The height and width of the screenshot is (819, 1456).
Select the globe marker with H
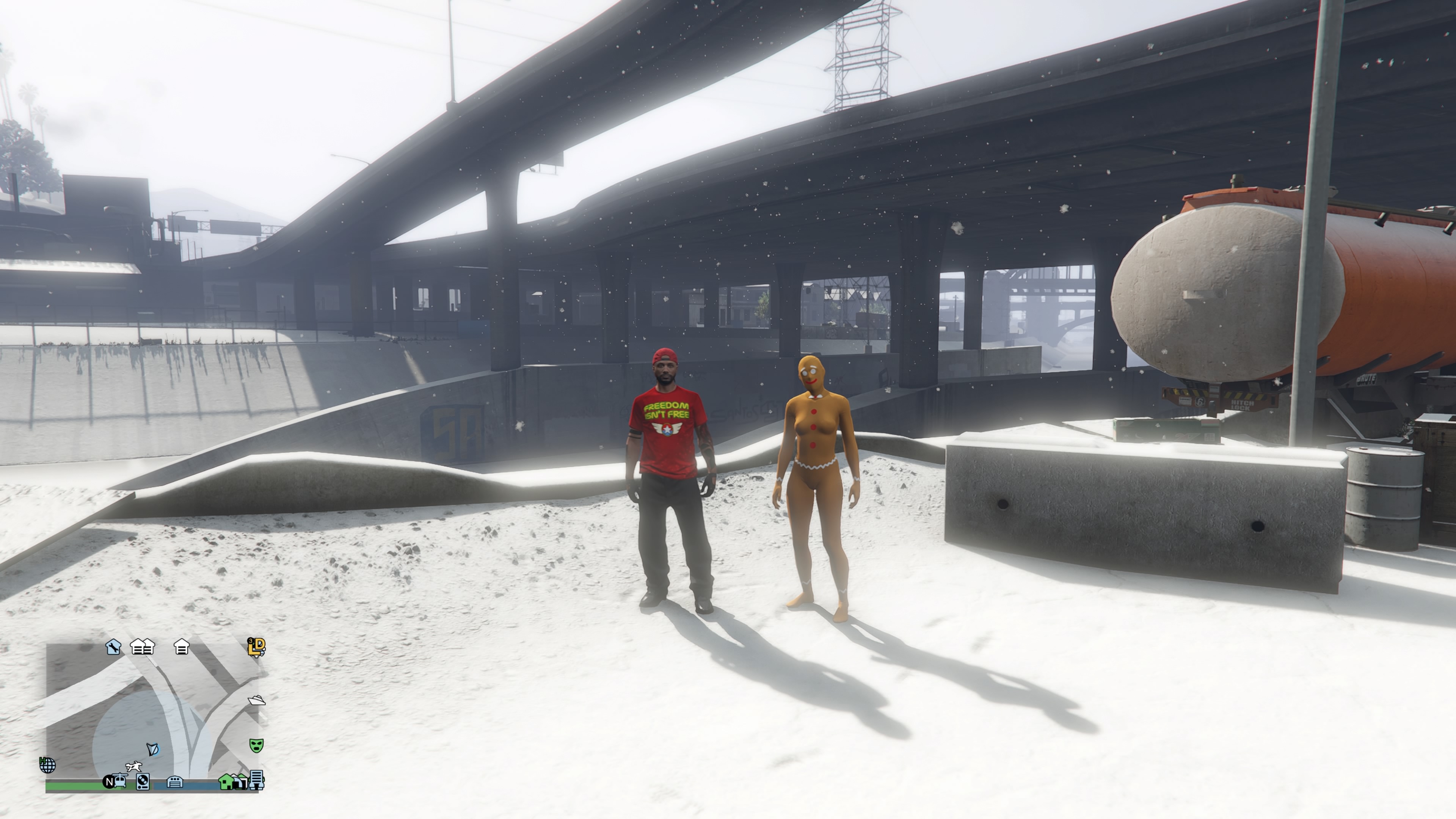(x=47, y=765)
